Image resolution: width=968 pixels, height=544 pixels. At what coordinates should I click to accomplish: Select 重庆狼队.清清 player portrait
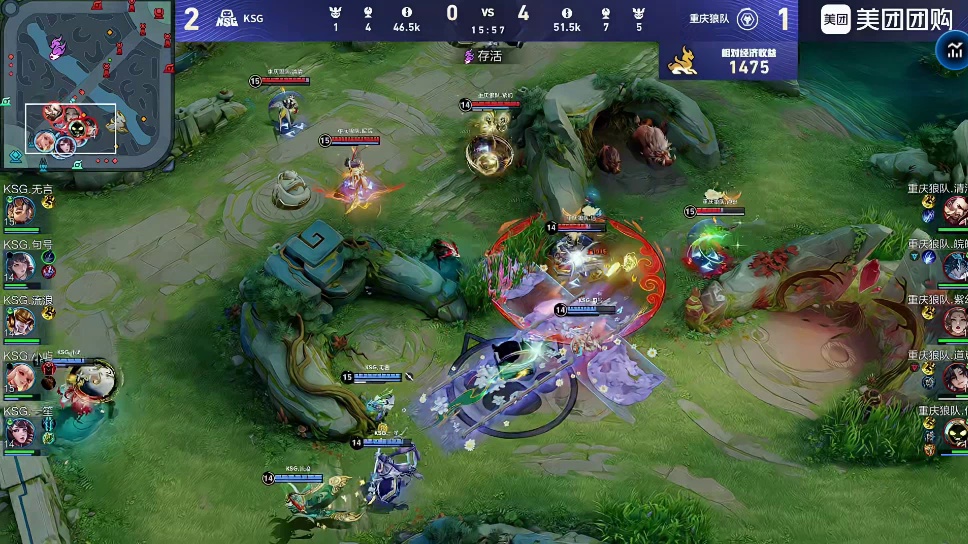coord(954,211)
